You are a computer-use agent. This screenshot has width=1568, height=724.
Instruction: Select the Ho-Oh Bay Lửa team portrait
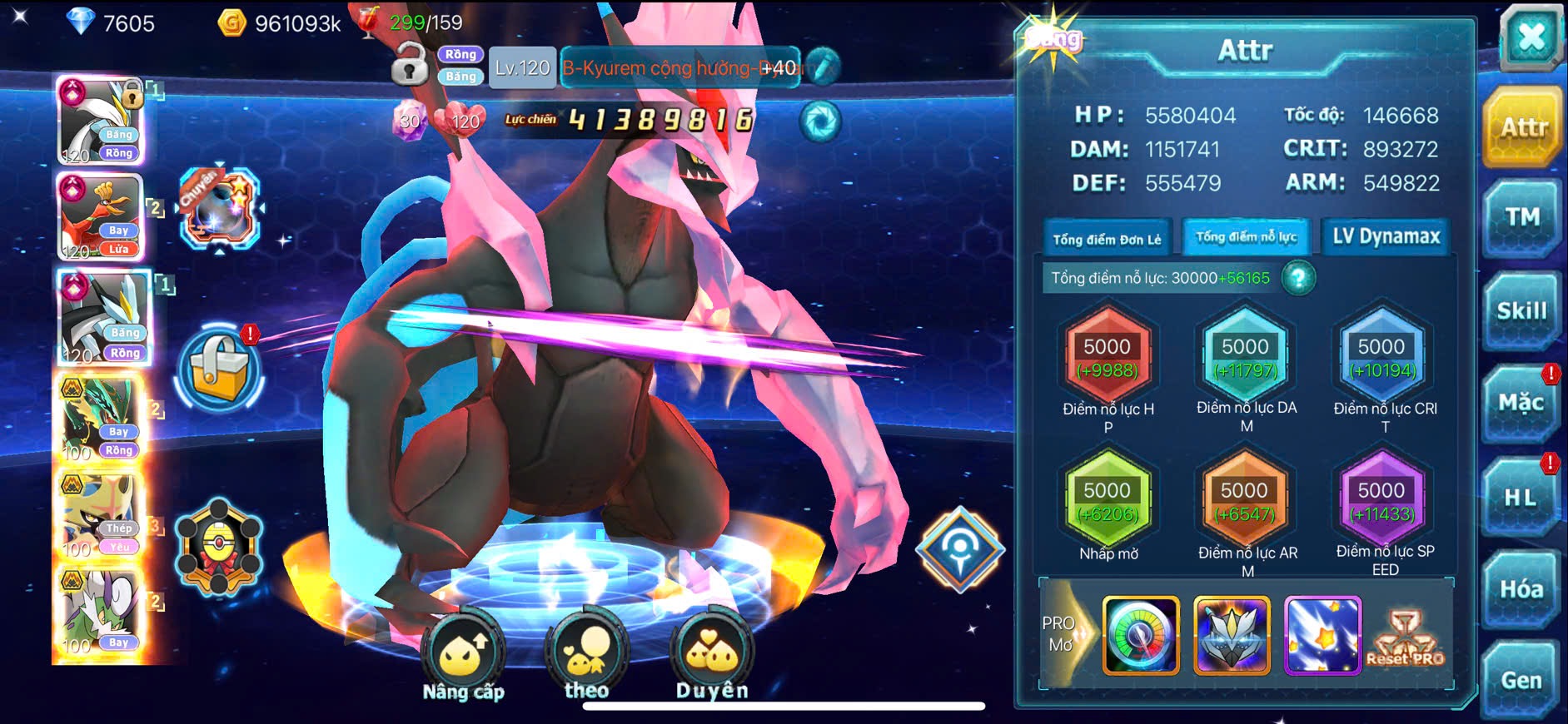100,217
